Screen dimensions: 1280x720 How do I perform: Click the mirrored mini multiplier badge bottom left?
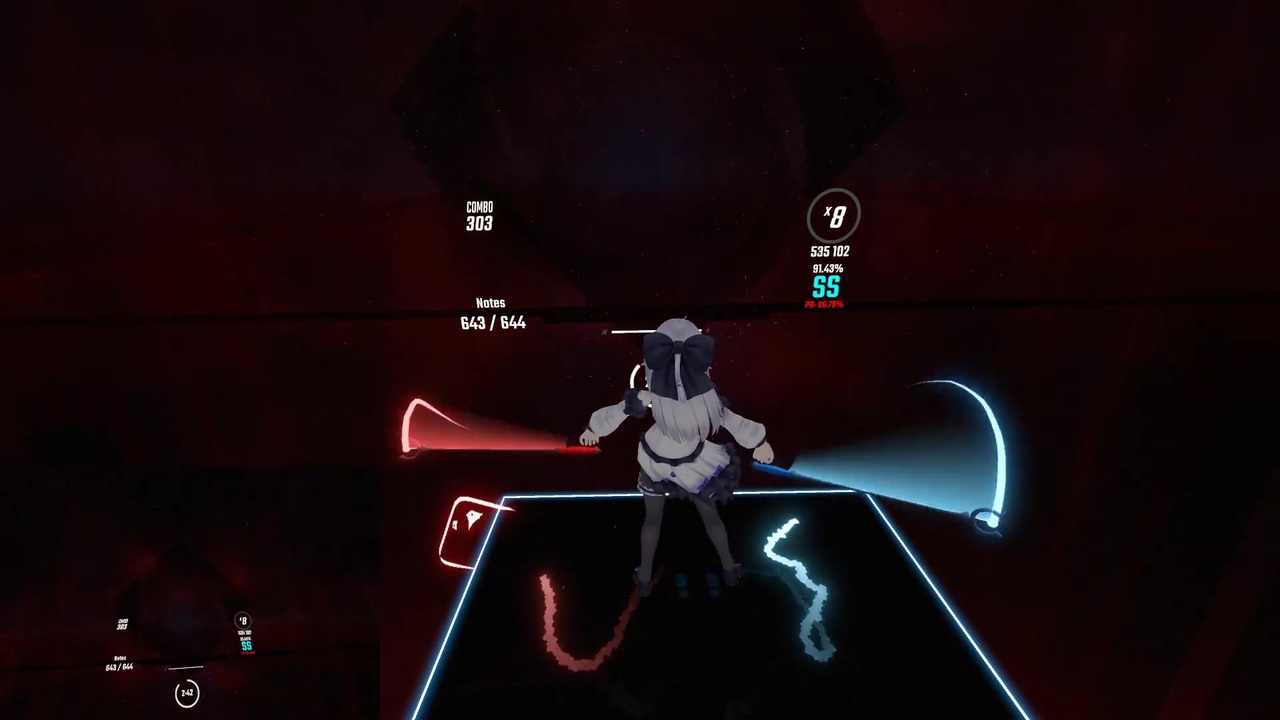[242, 621]
